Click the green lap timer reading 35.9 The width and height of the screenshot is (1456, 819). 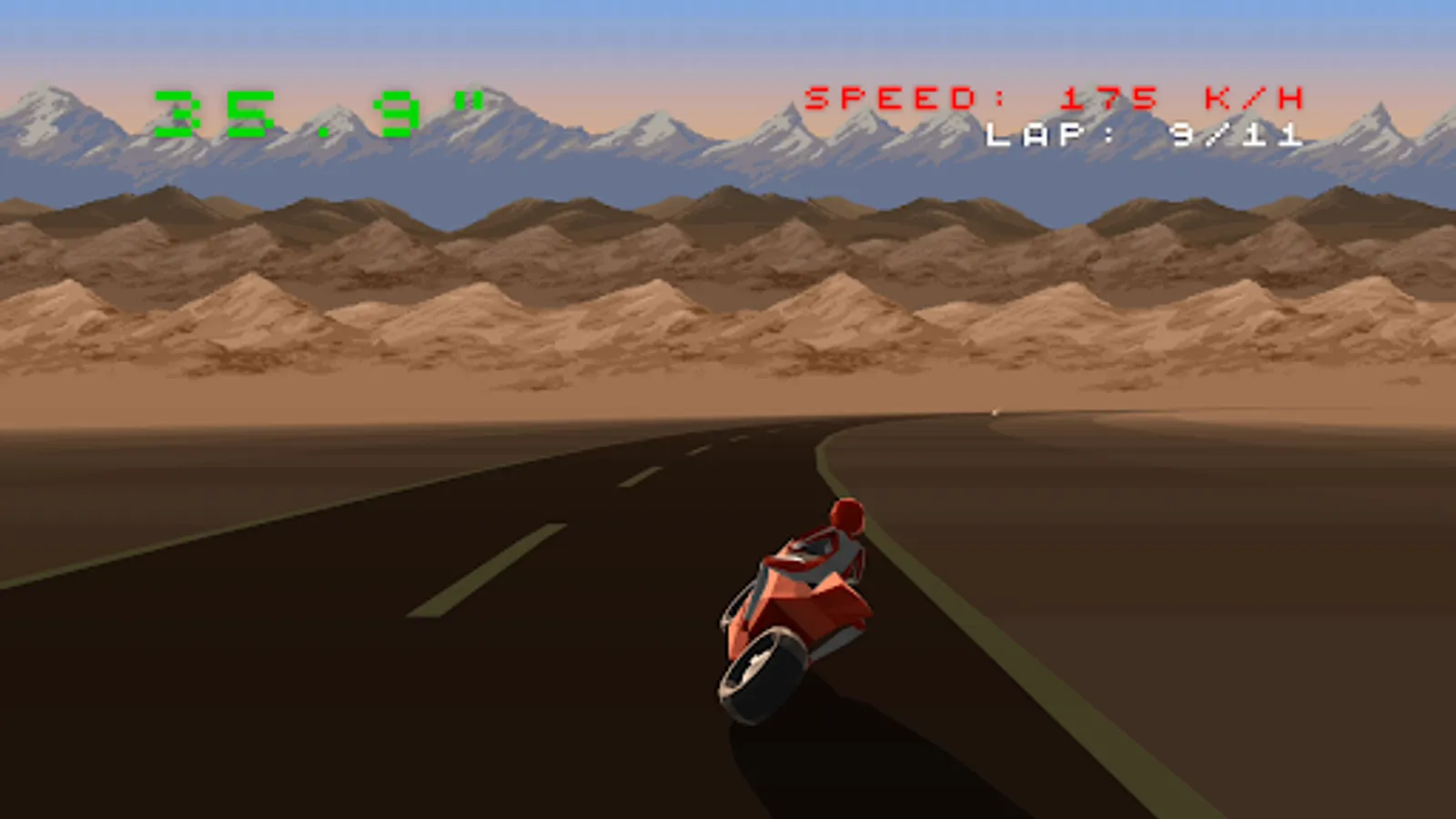(x=318, y=109)
